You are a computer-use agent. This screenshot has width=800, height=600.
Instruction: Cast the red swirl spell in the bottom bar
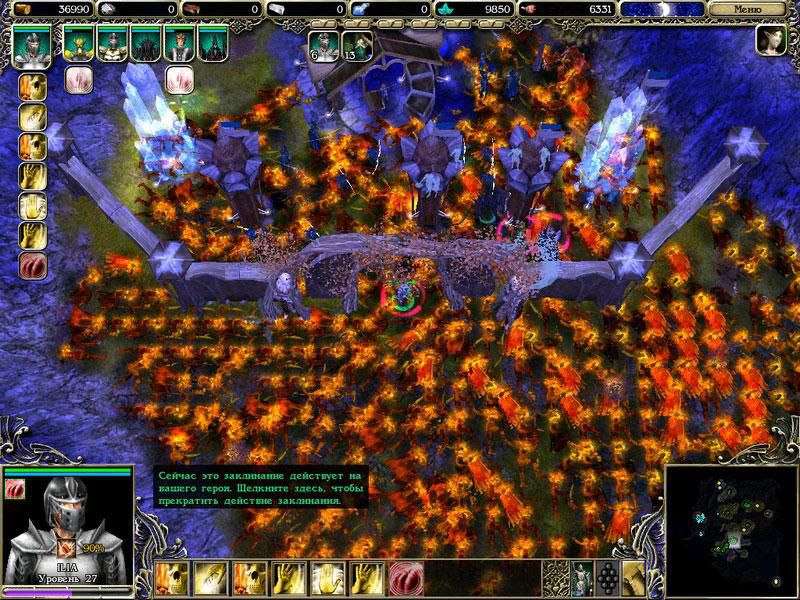click(405, 577)
